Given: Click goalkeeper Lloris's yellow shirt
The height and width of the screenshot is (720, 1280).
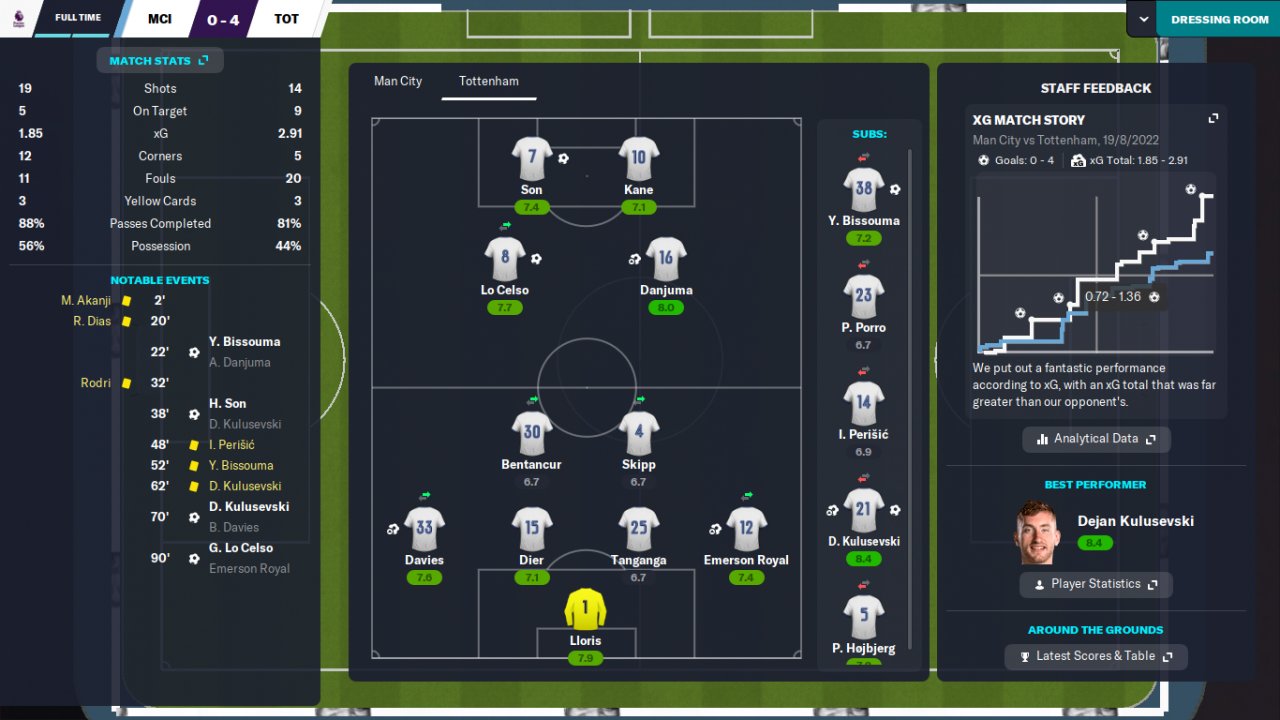Looking at the screenshot, I should (x=585, y=608).
